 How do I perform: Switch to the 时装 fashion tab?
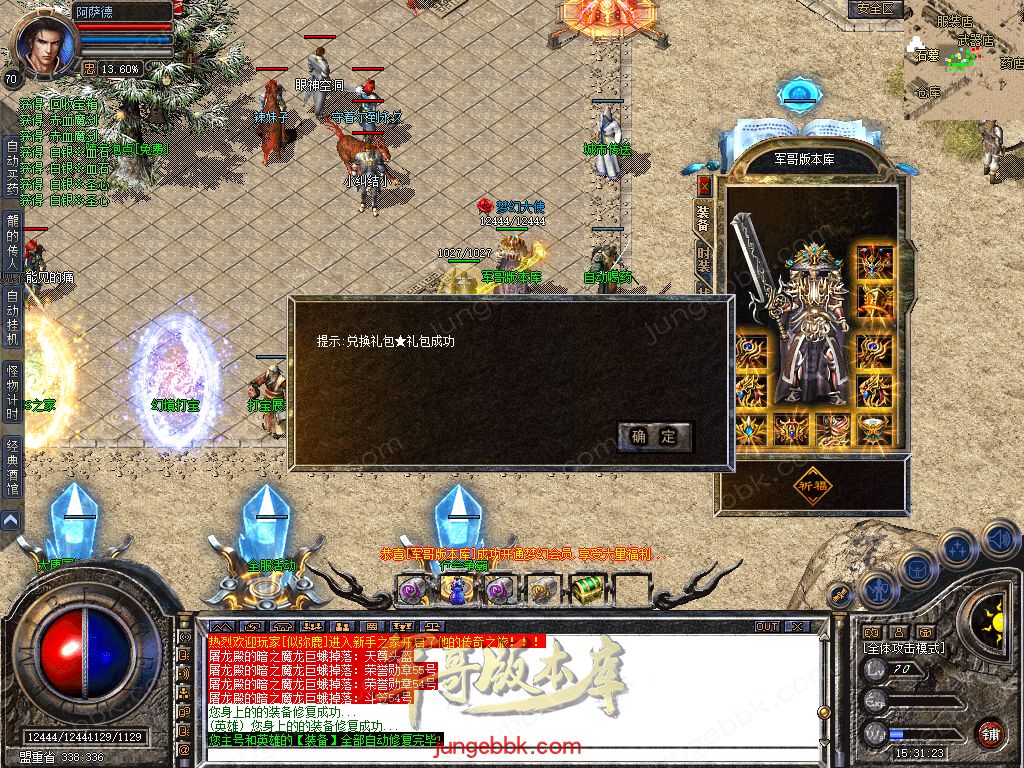[x=704, y=262]
